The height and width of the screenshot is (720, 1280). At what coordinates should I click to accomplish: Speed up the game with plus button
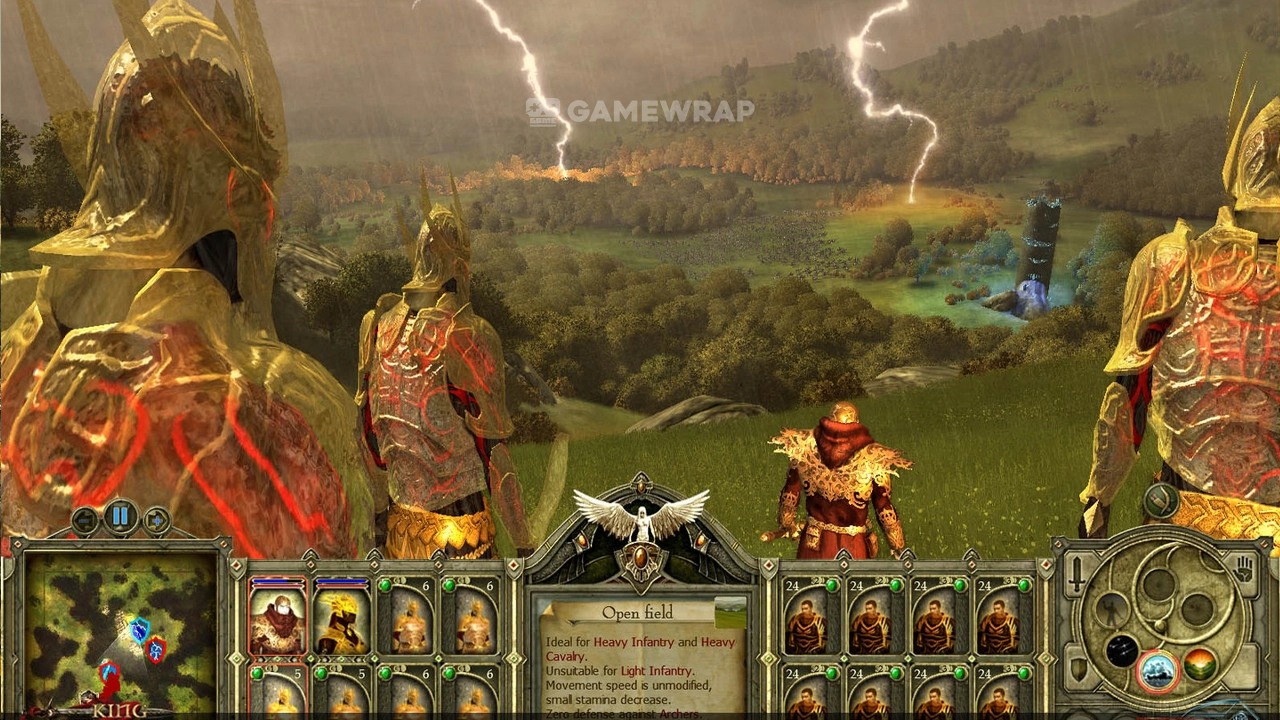(x=156, y=520)
